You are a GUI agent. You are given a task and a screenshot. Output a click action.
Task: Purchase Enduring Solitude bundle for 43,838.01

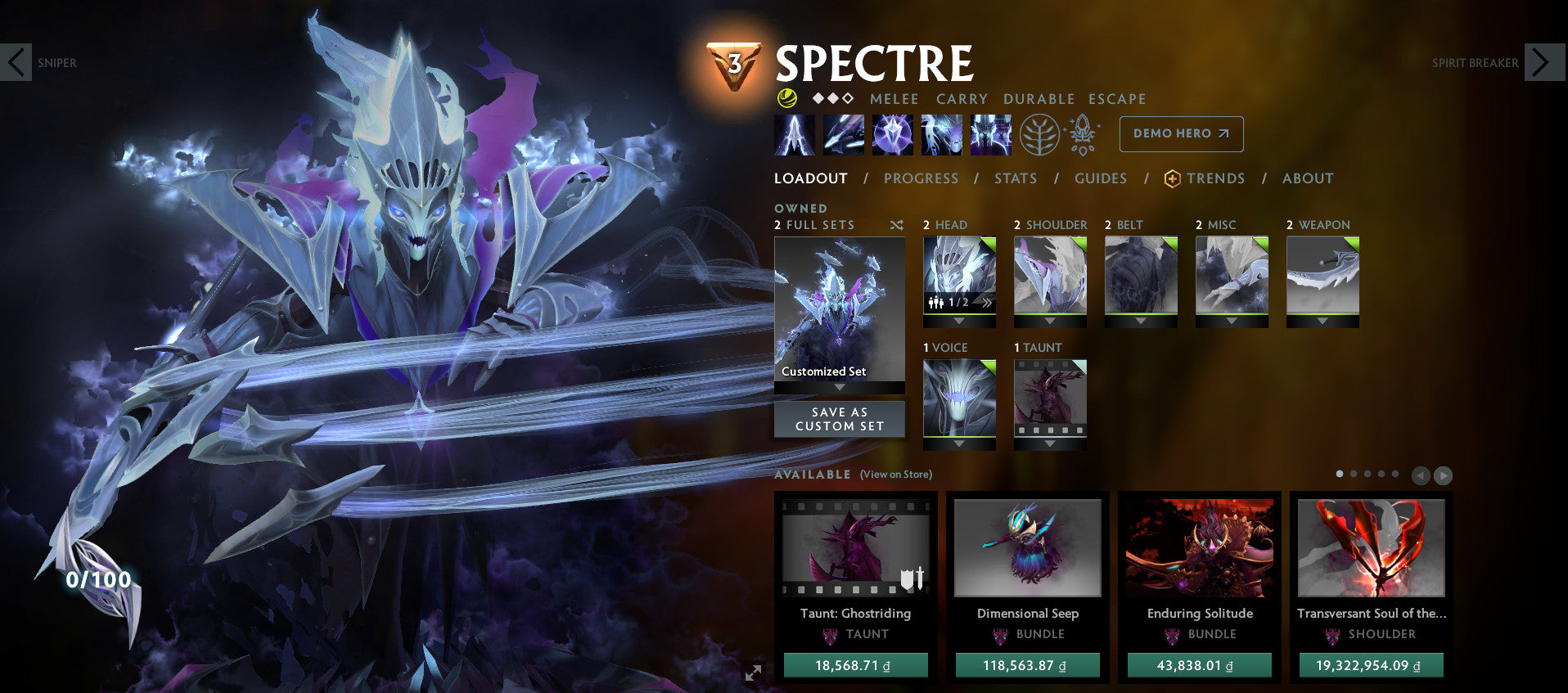point(1199,665)
